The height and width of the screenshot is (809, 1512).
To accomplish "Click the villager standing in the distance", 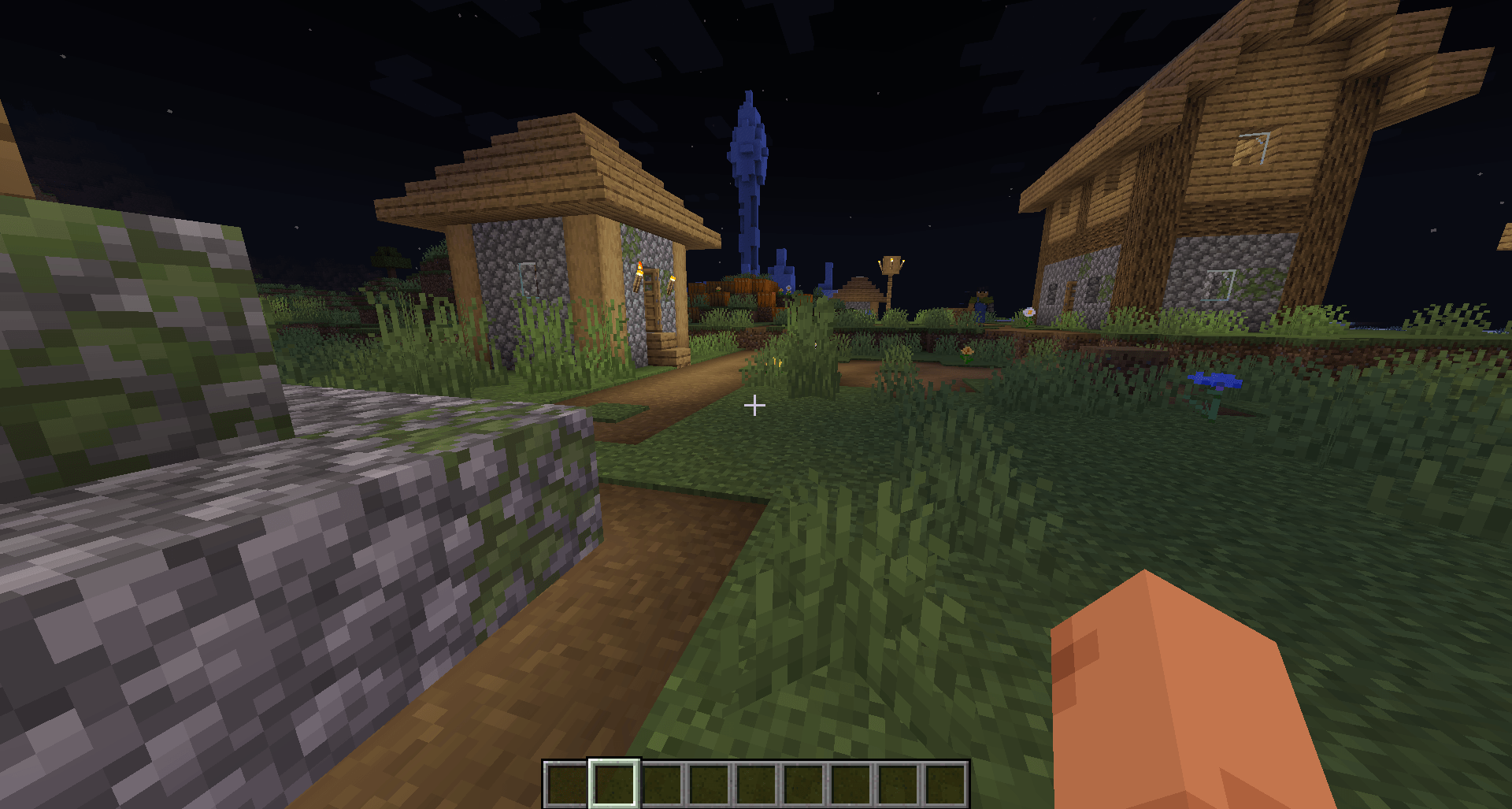I will coord(981,299).
